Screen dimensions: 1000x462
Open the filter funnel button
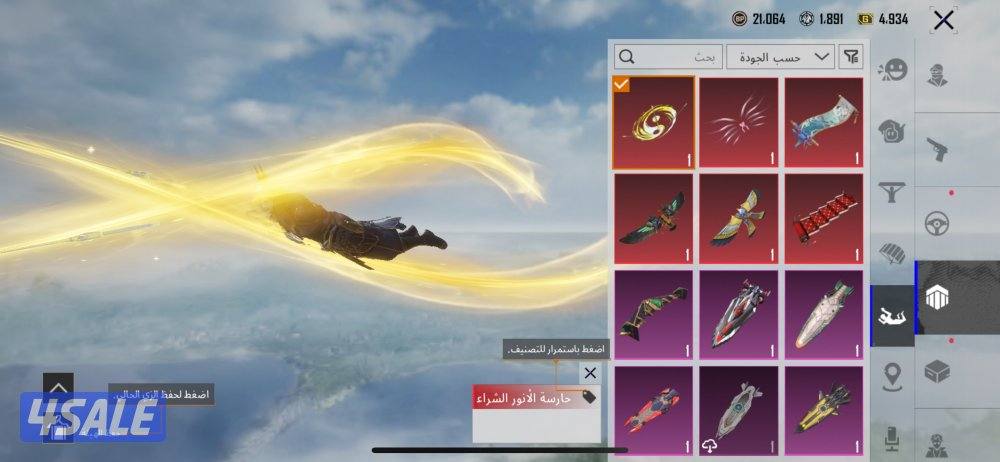click(851, 57)
